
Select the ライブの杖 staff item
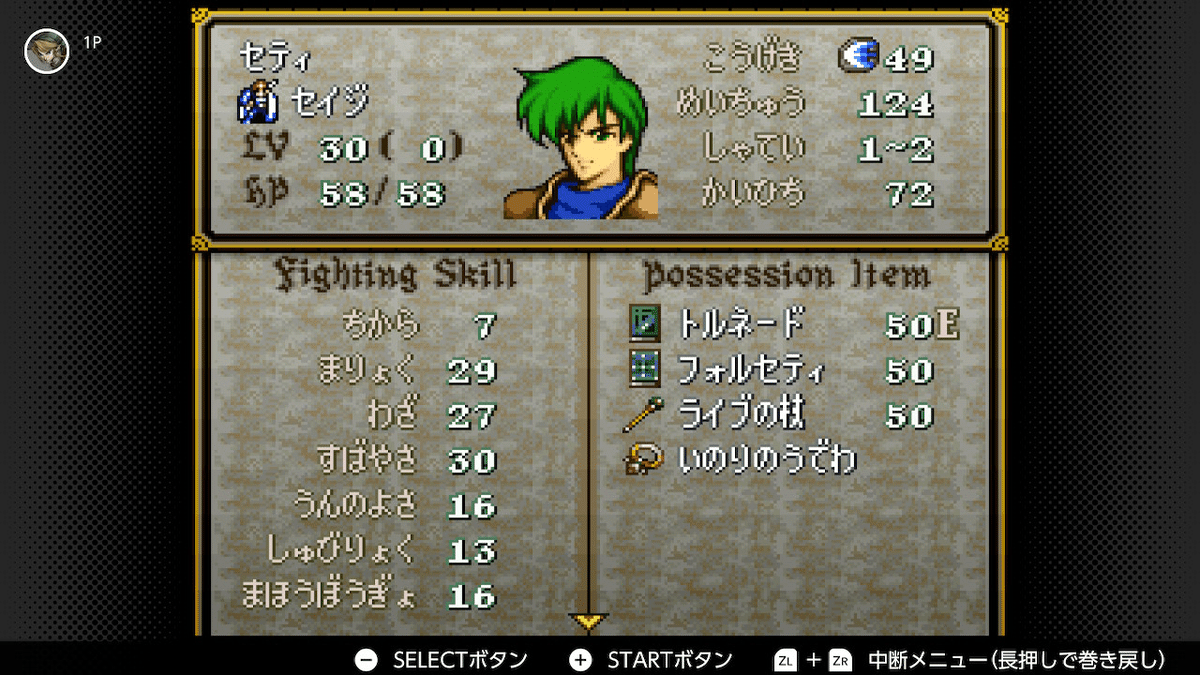[x=741, y=415]
